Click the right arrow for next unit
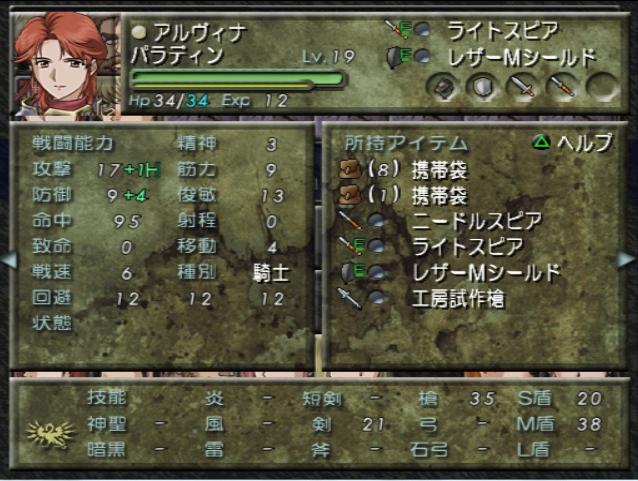This screenshot has width=638, height=481. [629, 259]
